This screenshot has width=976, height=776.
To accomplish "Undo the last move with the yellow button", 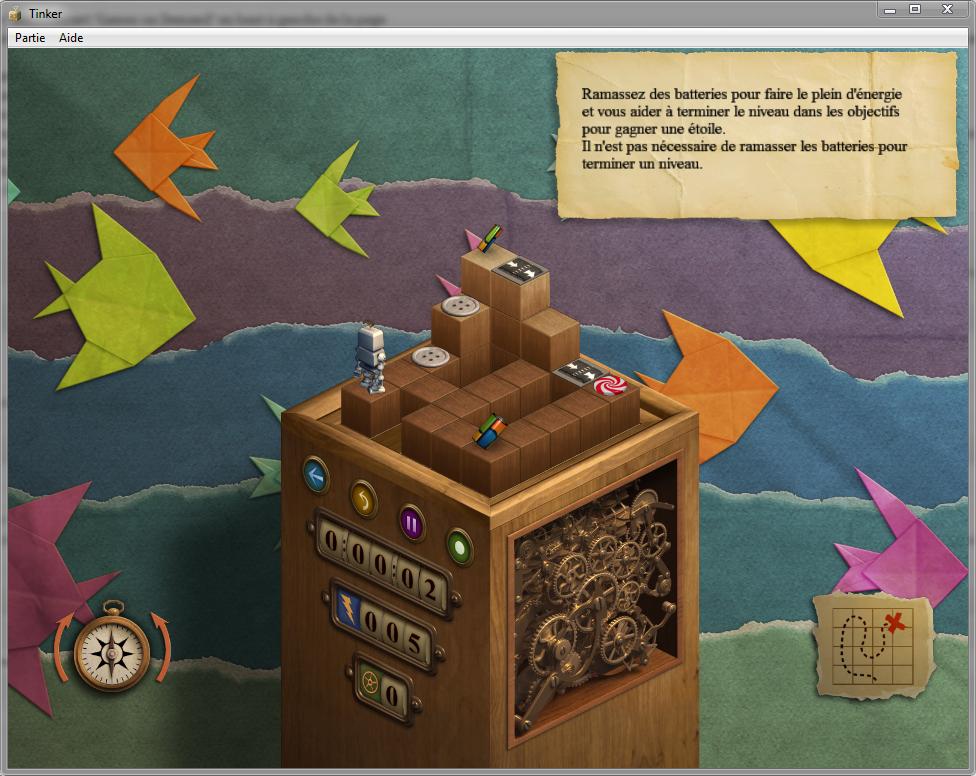I will [364, 497].
